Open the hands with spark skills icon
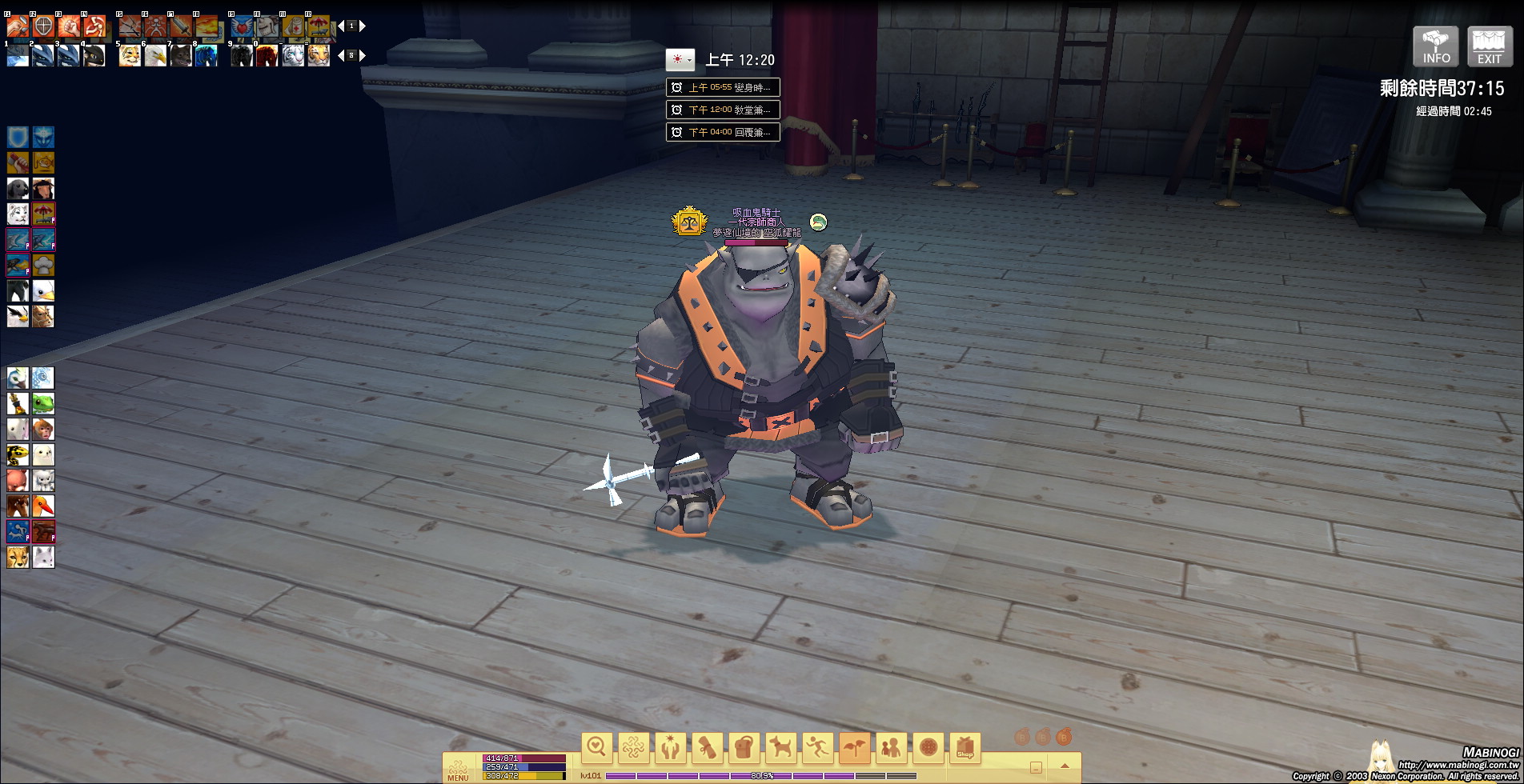This screenshot has width=1524, height=784. tap(671, 748)
